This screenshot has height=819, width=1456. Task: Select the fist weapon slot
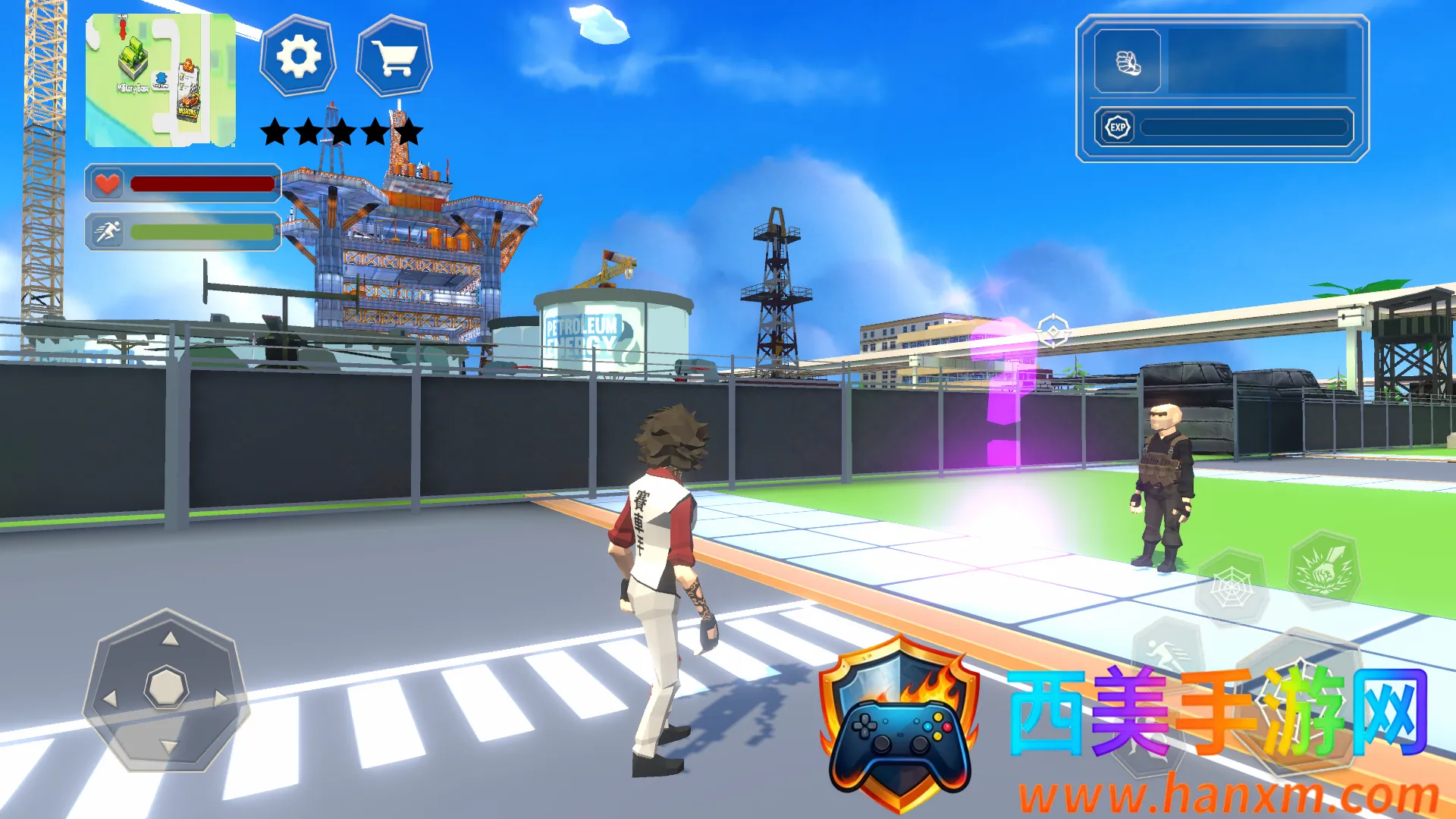click(1128, 62)
